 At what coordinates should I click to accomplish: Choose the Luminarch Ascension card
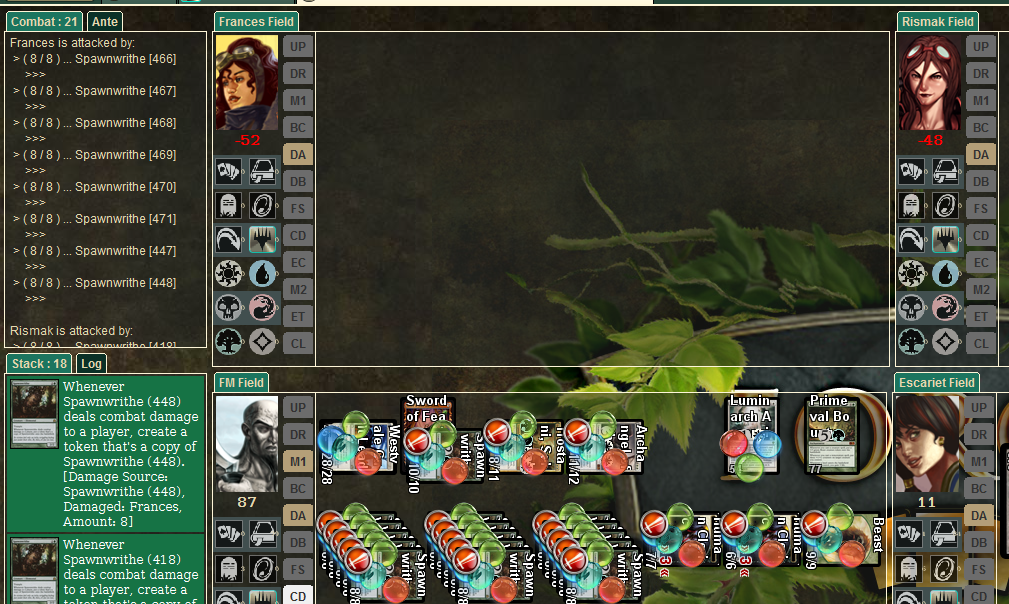click(751, 434)
